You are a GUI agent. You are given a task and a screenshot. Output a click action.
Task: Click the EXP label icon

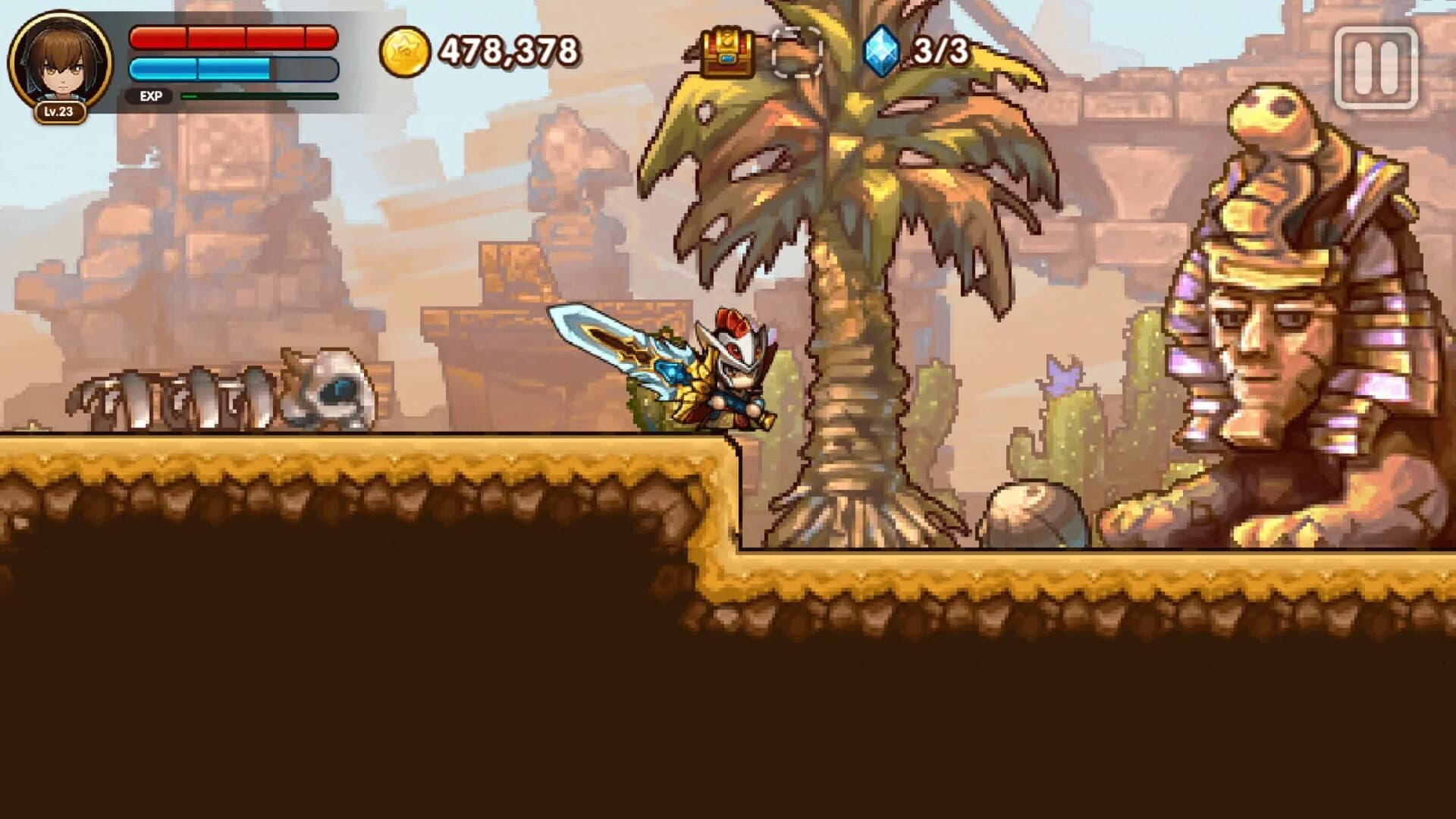click(151, 97)
